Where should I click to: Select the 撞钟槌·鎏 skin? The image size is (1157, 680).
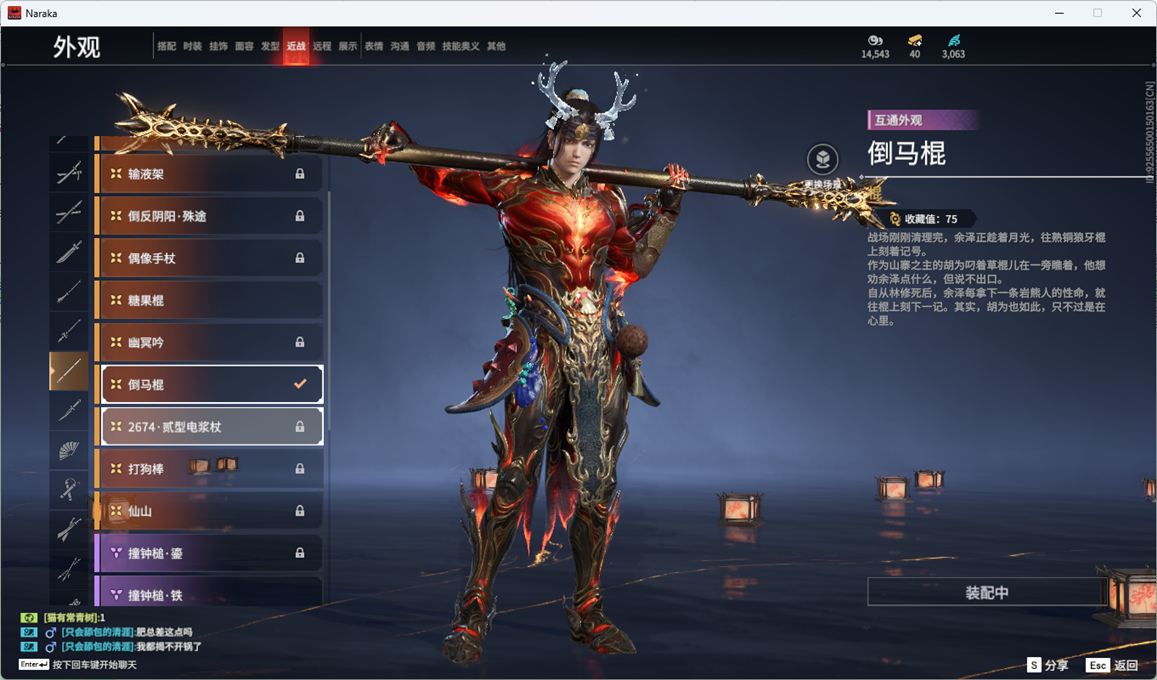(x=208, y=553)
